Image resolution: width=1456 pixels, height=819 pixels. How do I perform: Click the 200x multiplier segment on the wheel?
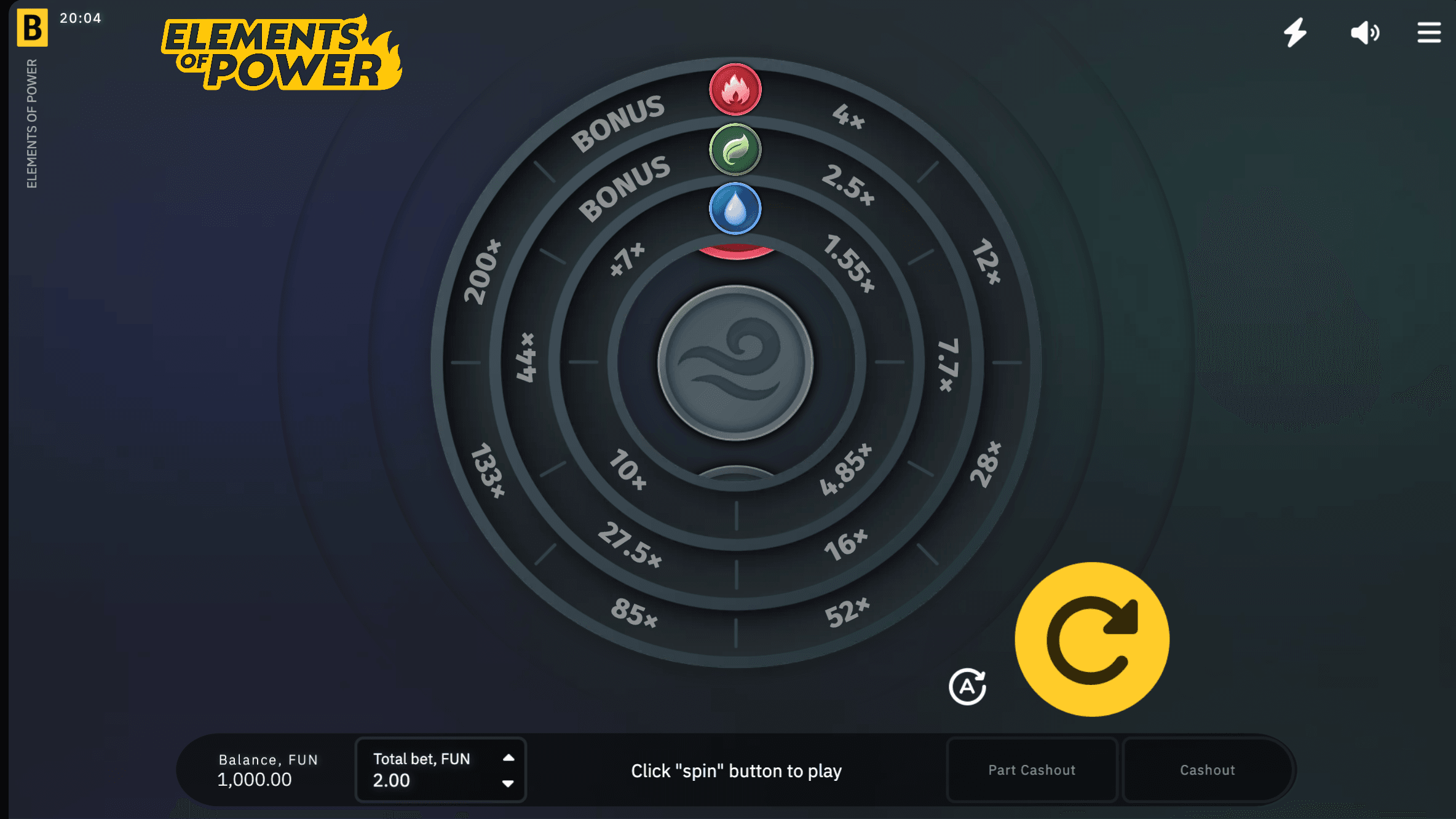coord(483,271)
